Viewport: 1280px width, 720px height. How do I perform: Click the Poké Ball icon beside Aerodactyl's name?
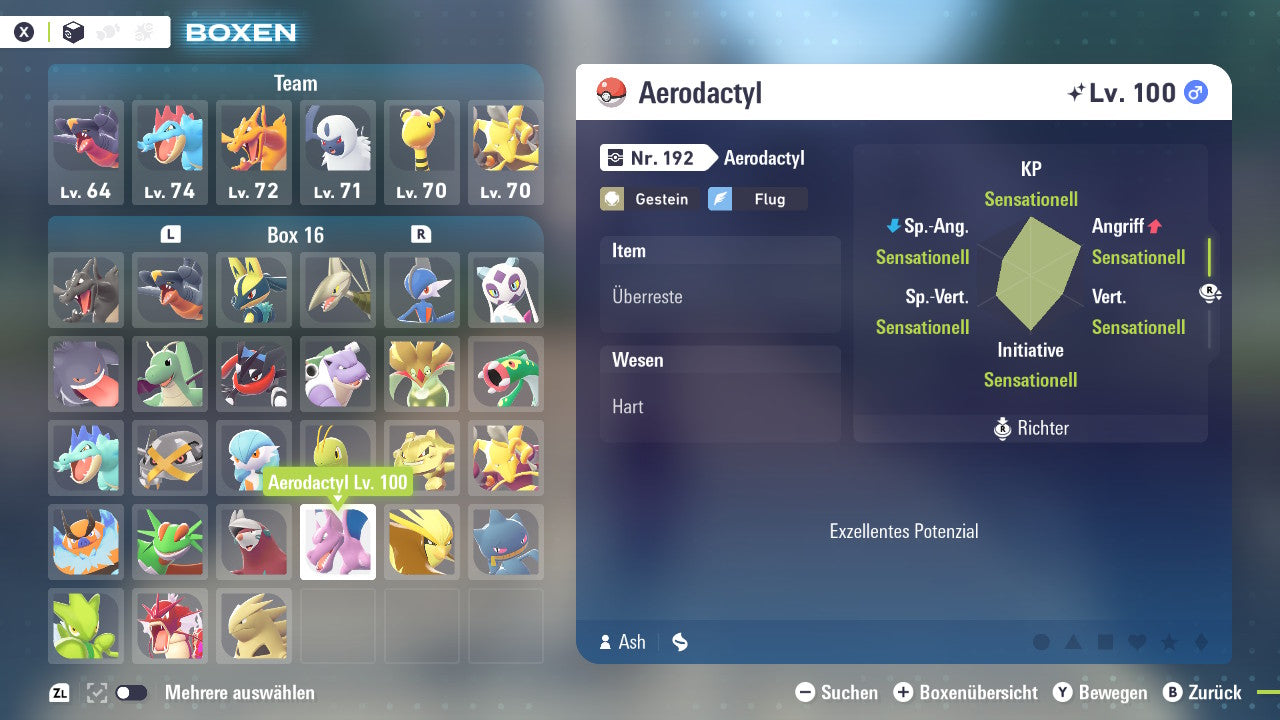click(614, 92)
